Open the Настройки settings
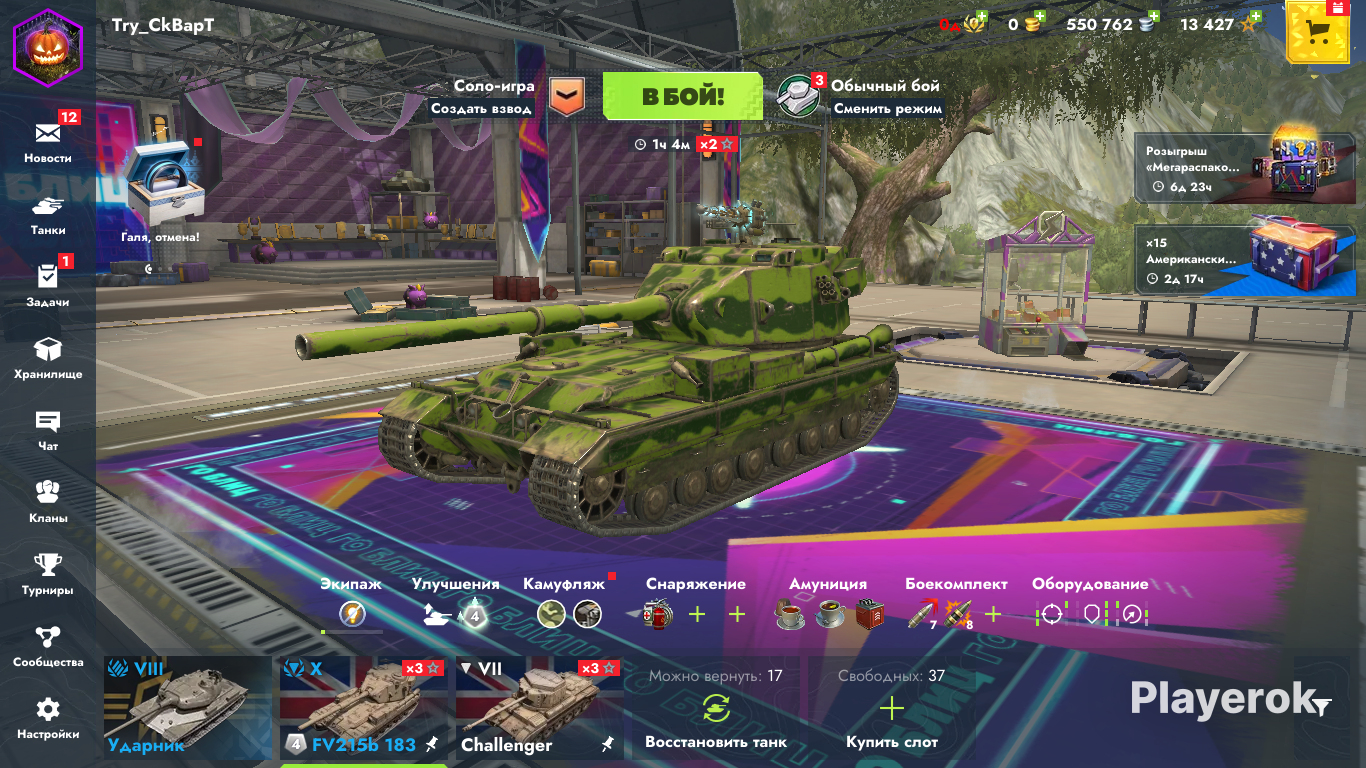The height and width of the screenshot is (768, 1366). pyautogui.click(x=48, y=716)
